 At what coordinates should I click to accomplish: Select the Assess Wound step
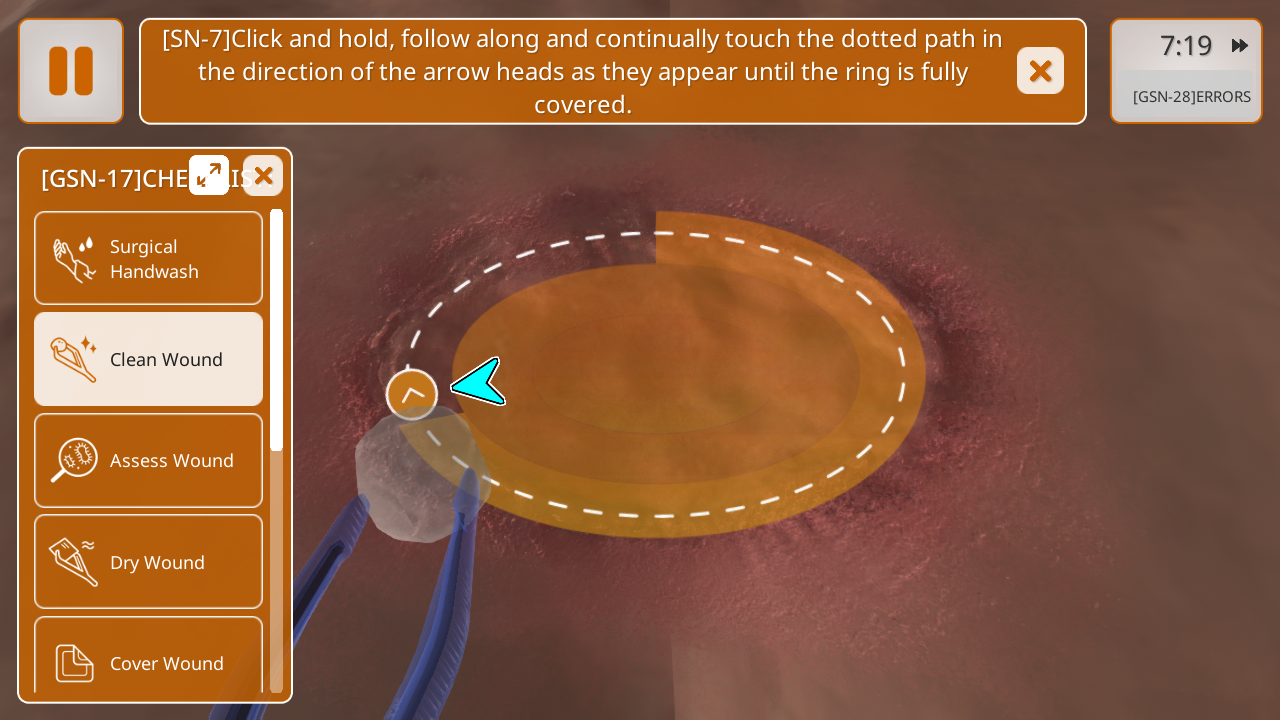click(149, 460)
